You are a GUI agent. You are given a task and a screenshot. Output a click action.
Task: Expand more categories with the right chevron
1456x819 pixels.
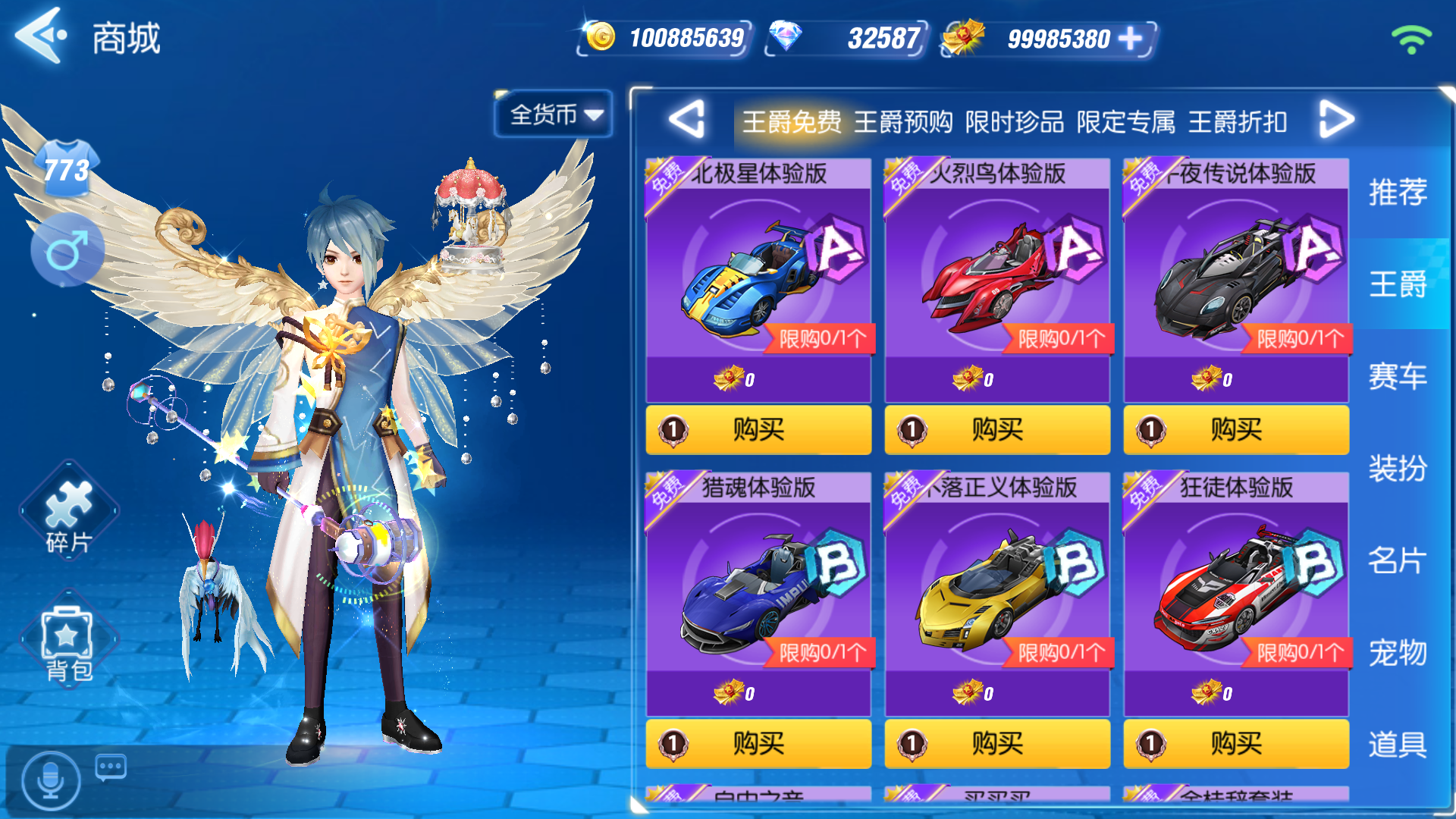(x=1337, y=119)
